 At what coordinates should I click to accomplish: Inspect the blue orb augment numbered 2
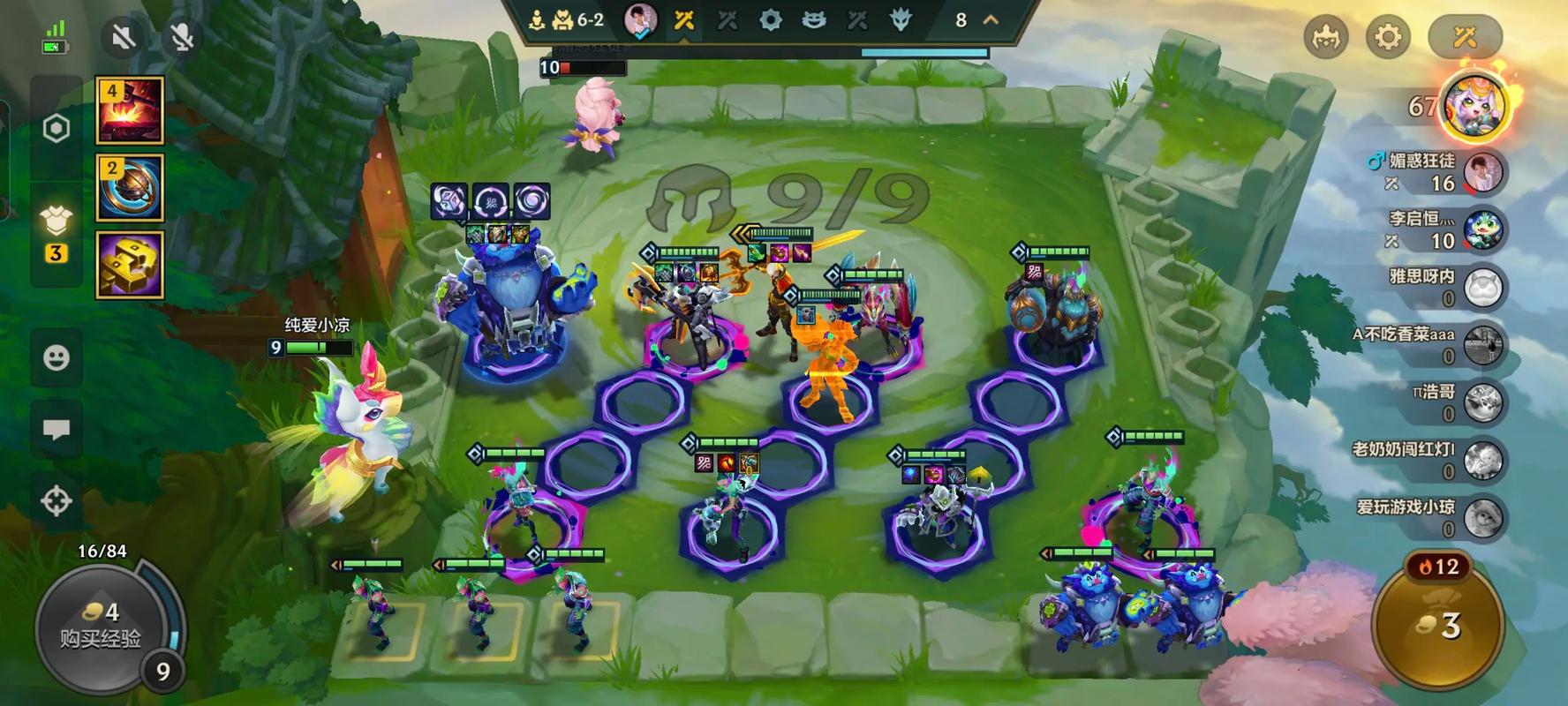click(130, 187)
